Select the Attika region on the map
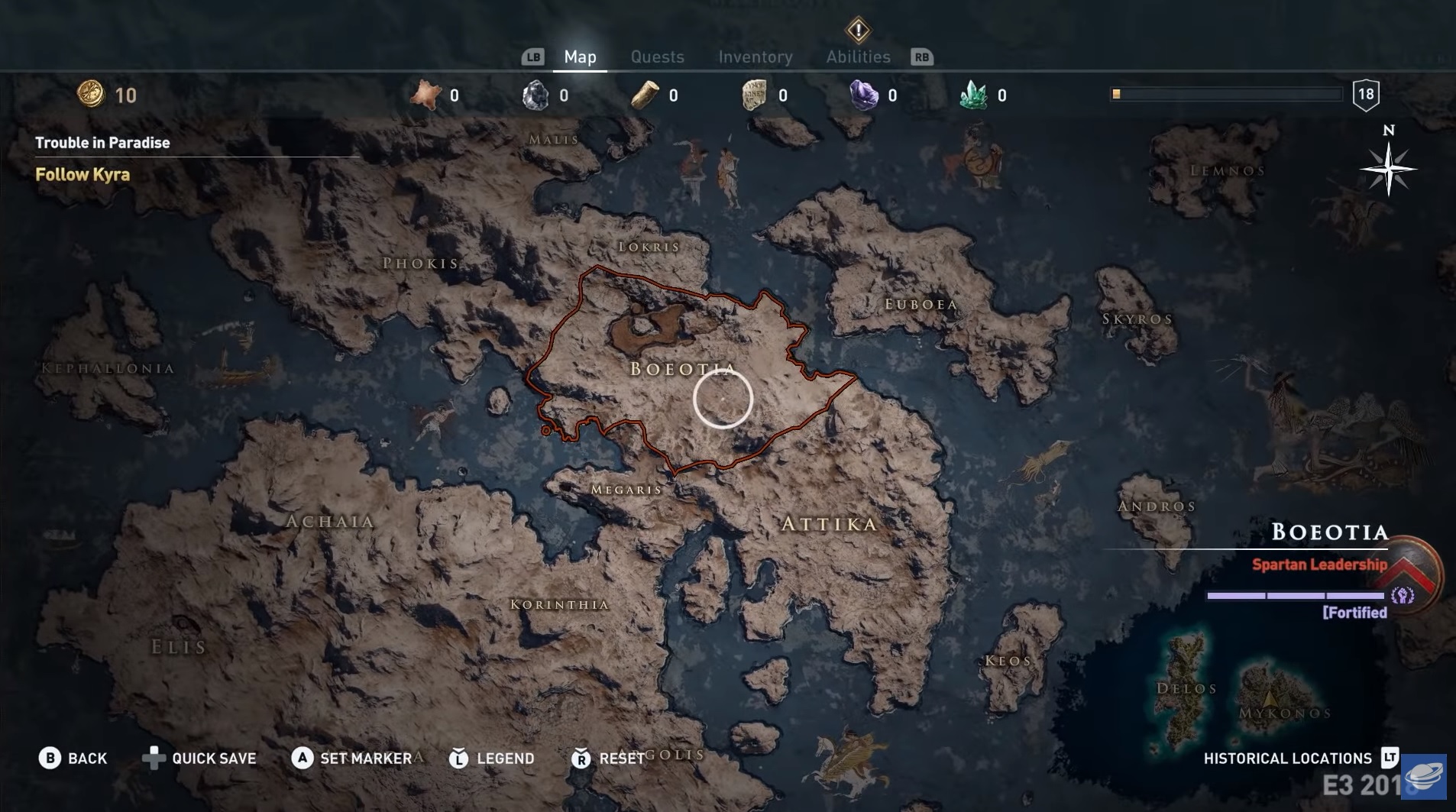This screenshot has height=812, width=1456. [829, 524]
